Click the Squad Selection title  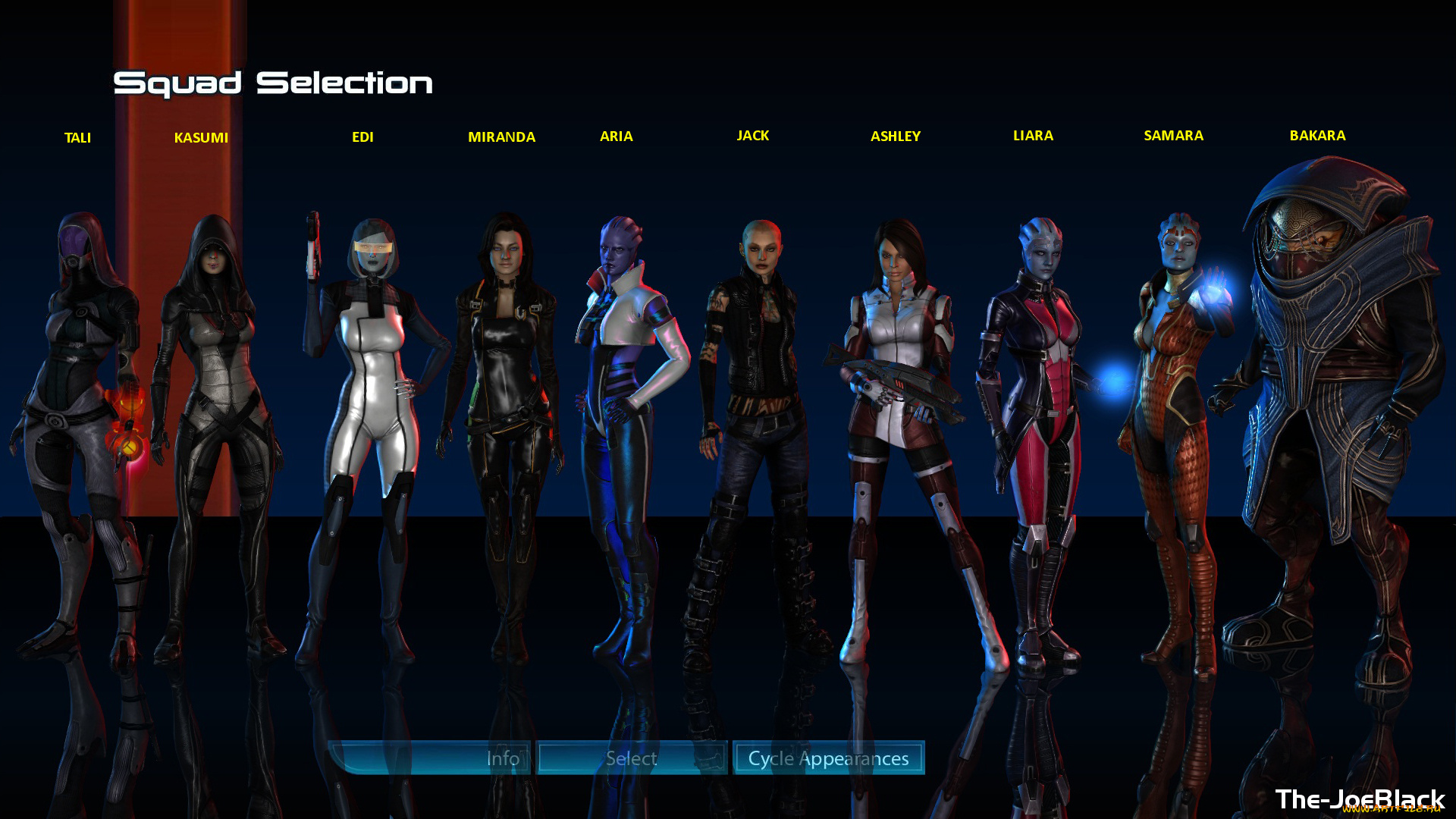273,83
